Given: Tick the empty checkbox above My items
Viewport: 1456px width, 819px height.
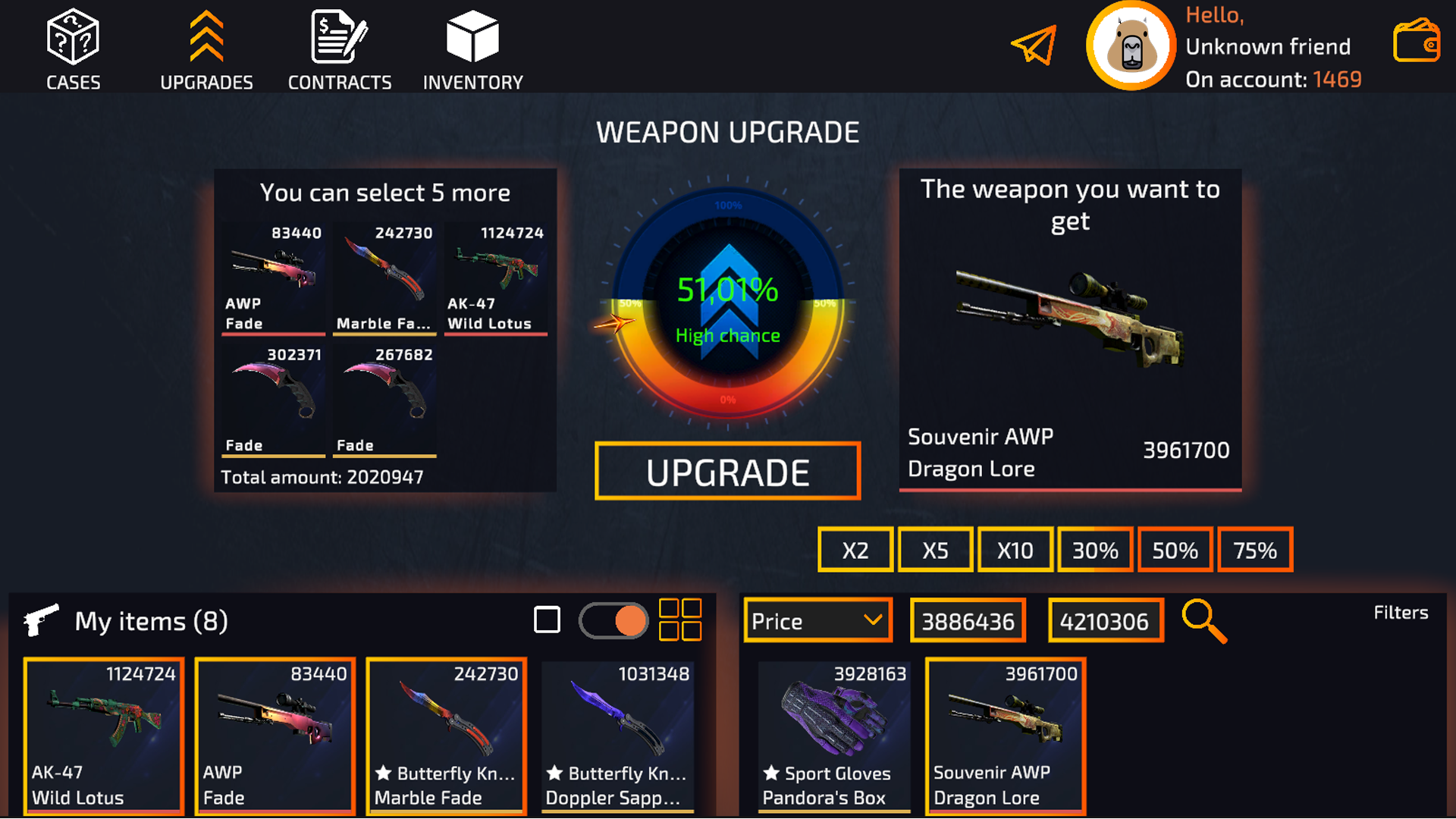Looking at the screenshot, I should click(546, 620).
